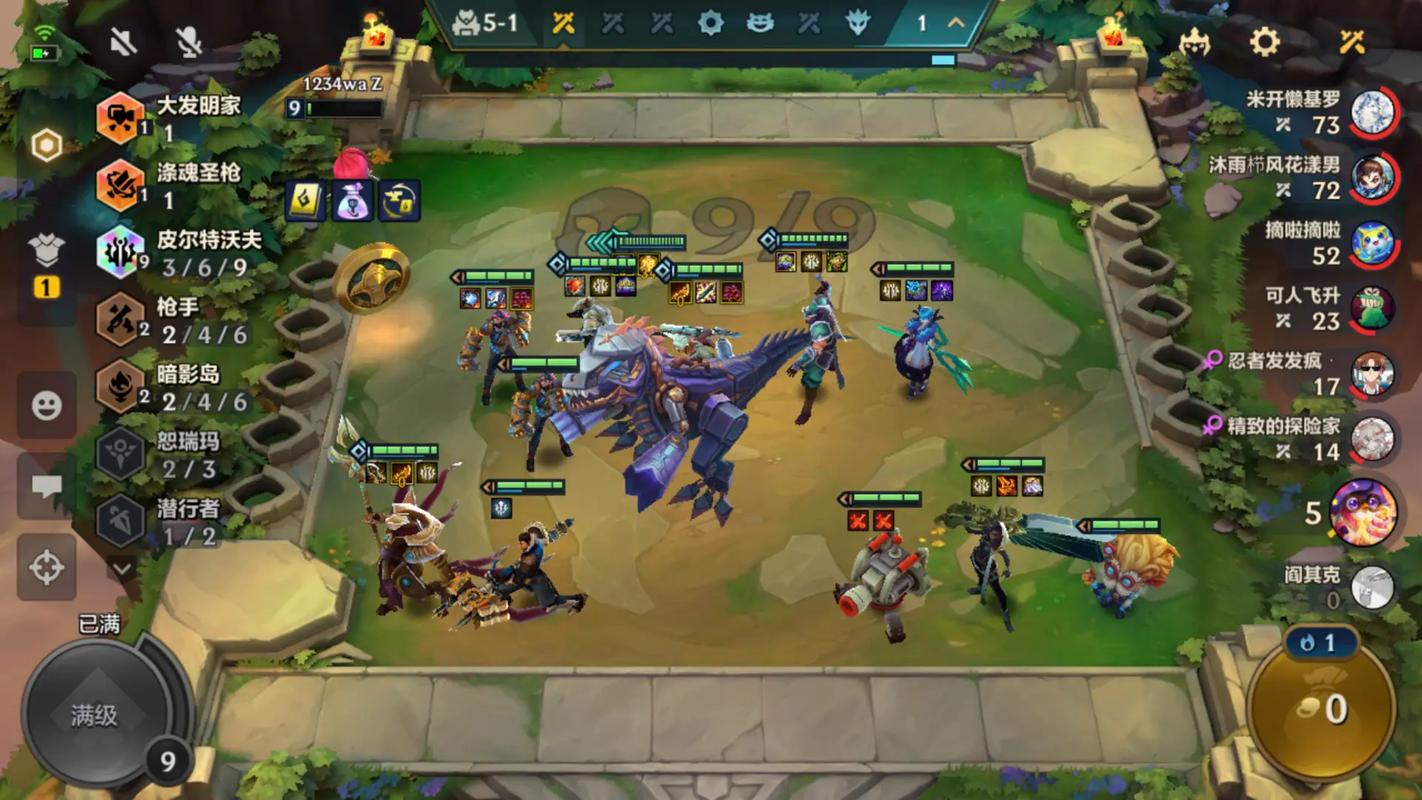View player 米开懒基罗's board
The height and width of the screenshot is (800, 1422).
1372,112
